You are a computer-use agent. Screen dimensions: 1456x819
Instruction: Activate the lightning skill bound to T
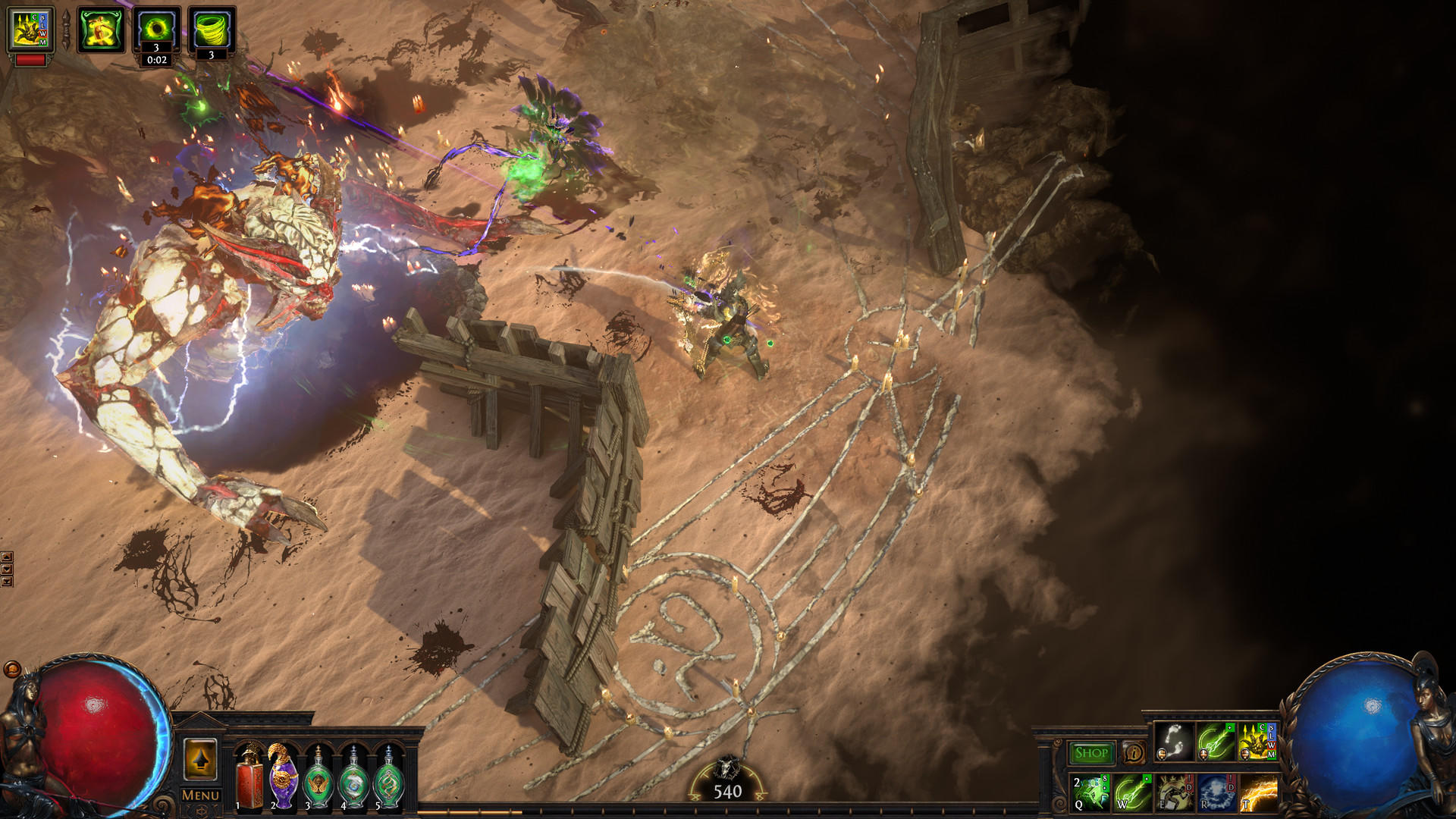click(1259, 794)
